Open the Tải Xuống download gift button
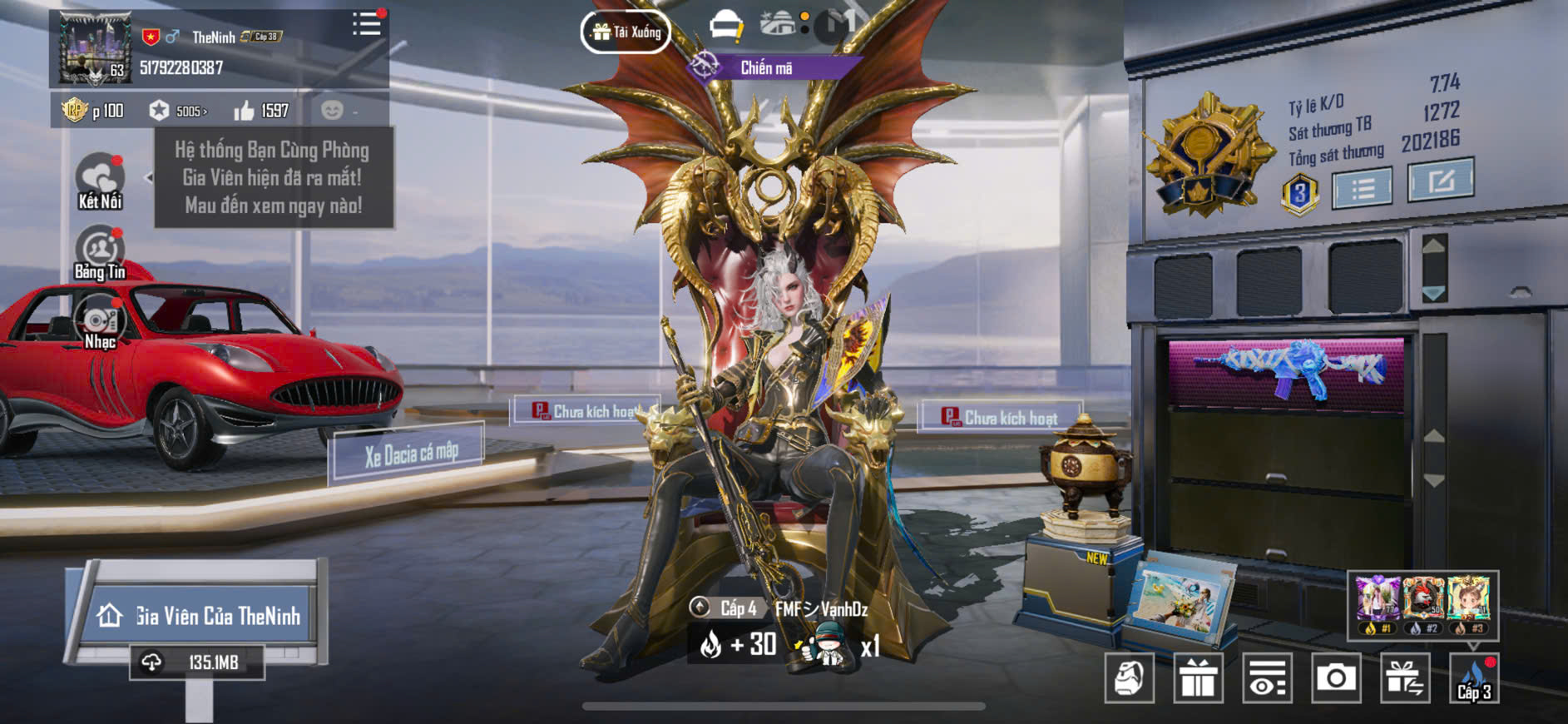 click(x=626, y=32)
